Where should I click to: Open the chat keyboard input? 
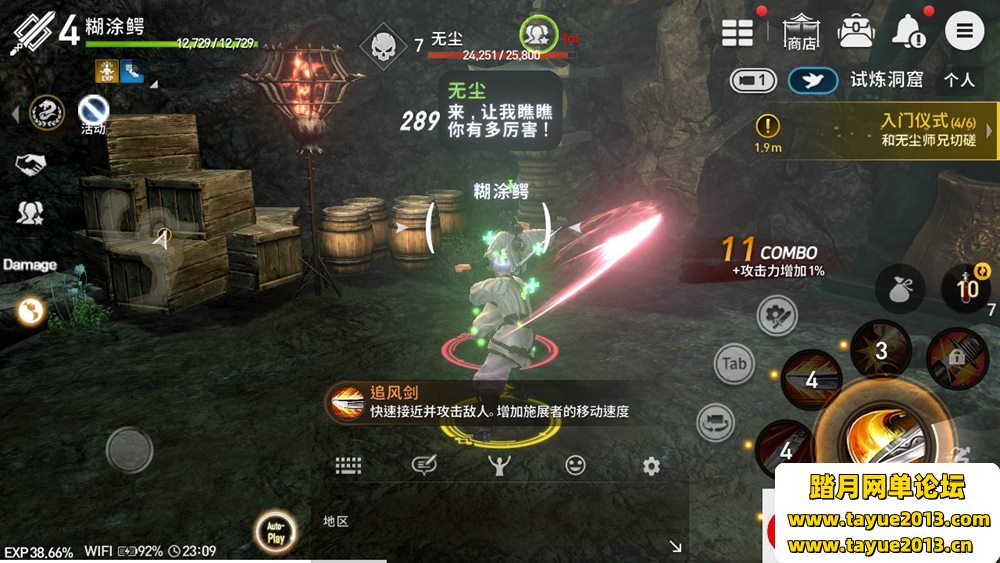pos(348,465)
